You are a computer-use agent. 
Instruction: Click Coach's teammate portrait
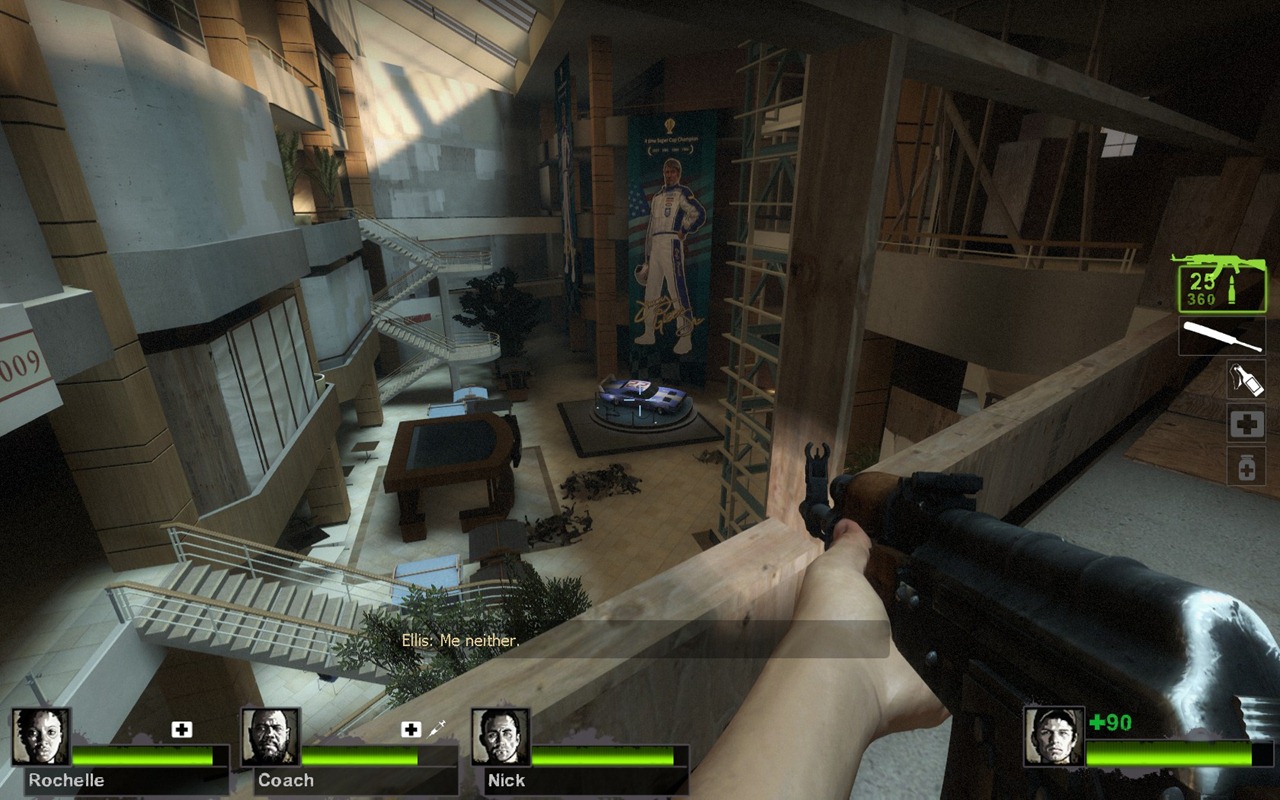[270, 737]
